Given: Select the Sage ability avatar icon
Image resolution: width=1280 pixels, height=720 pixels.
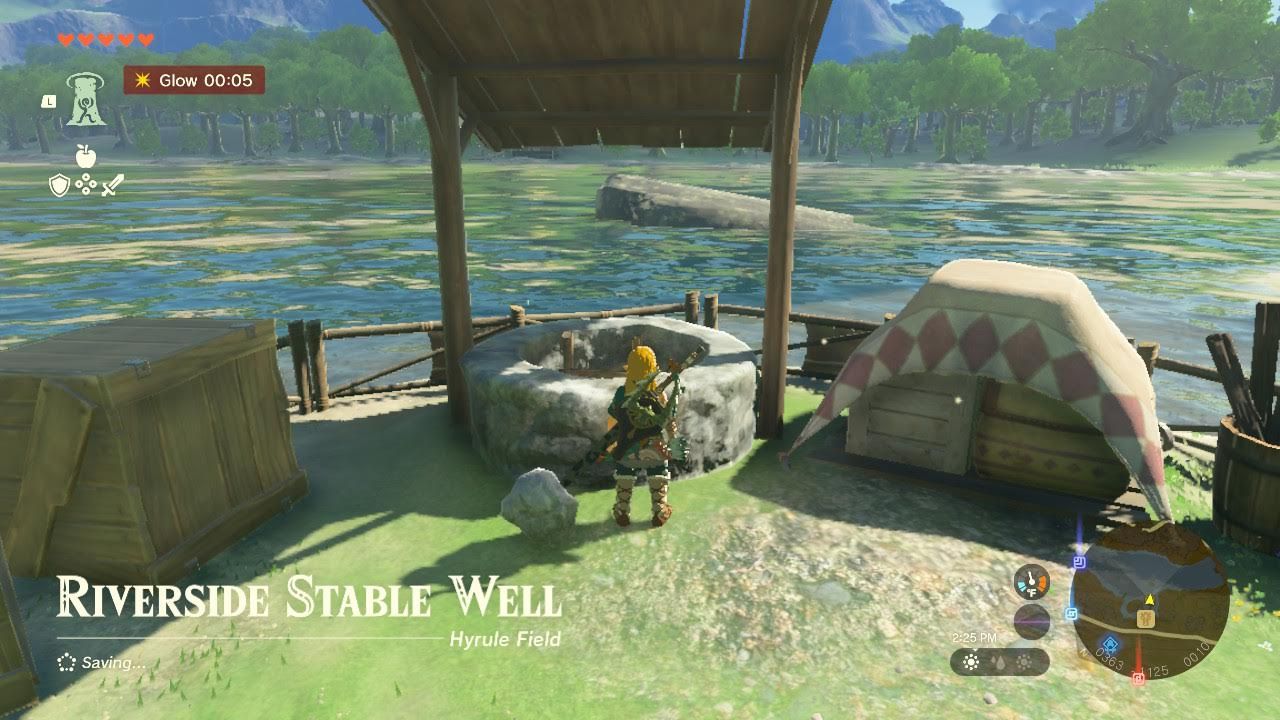Looking at the screenshot, I should 87,98.
